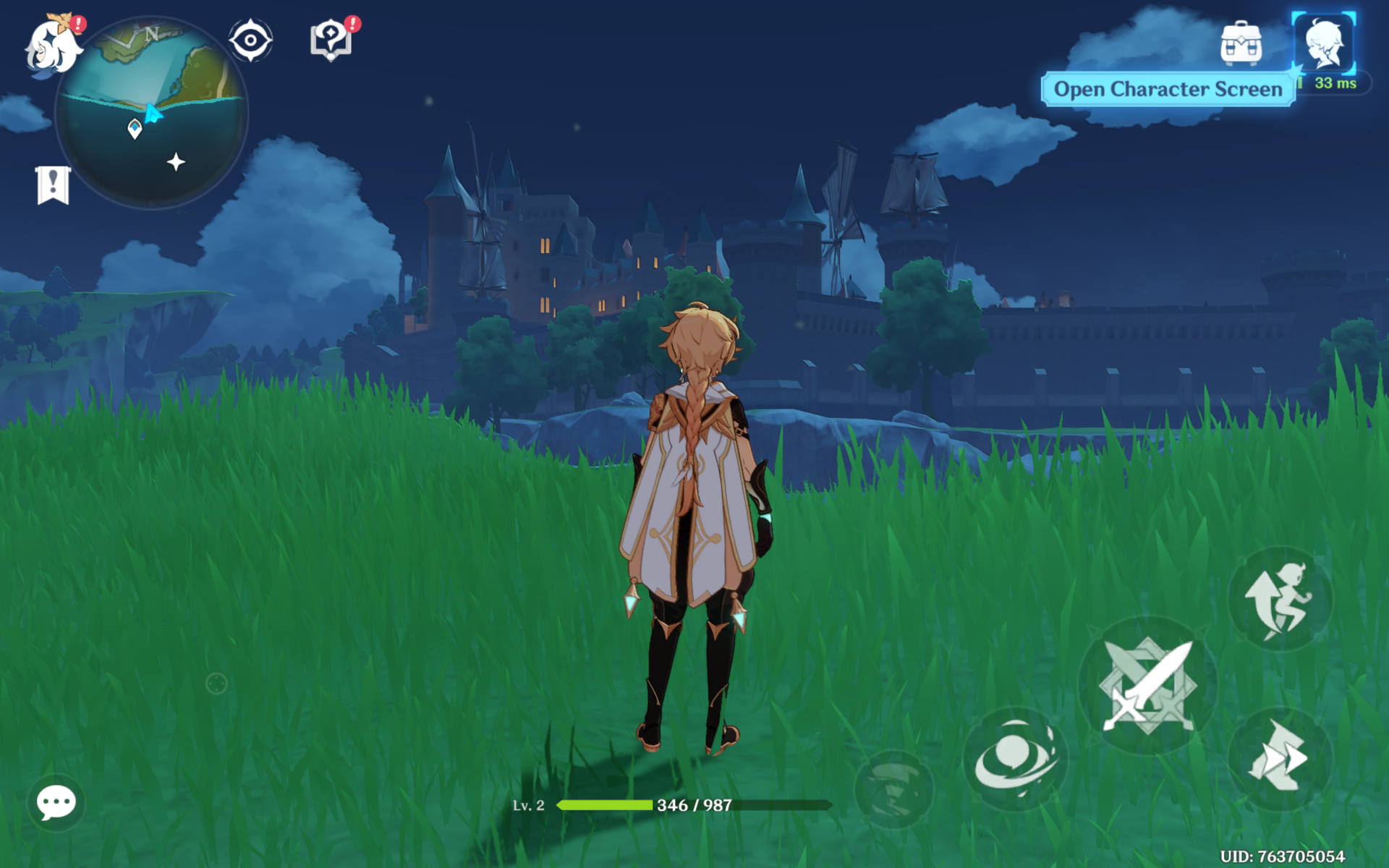
Task: Open the quest bookmark with exclamation mark
Action: point(53,184)
